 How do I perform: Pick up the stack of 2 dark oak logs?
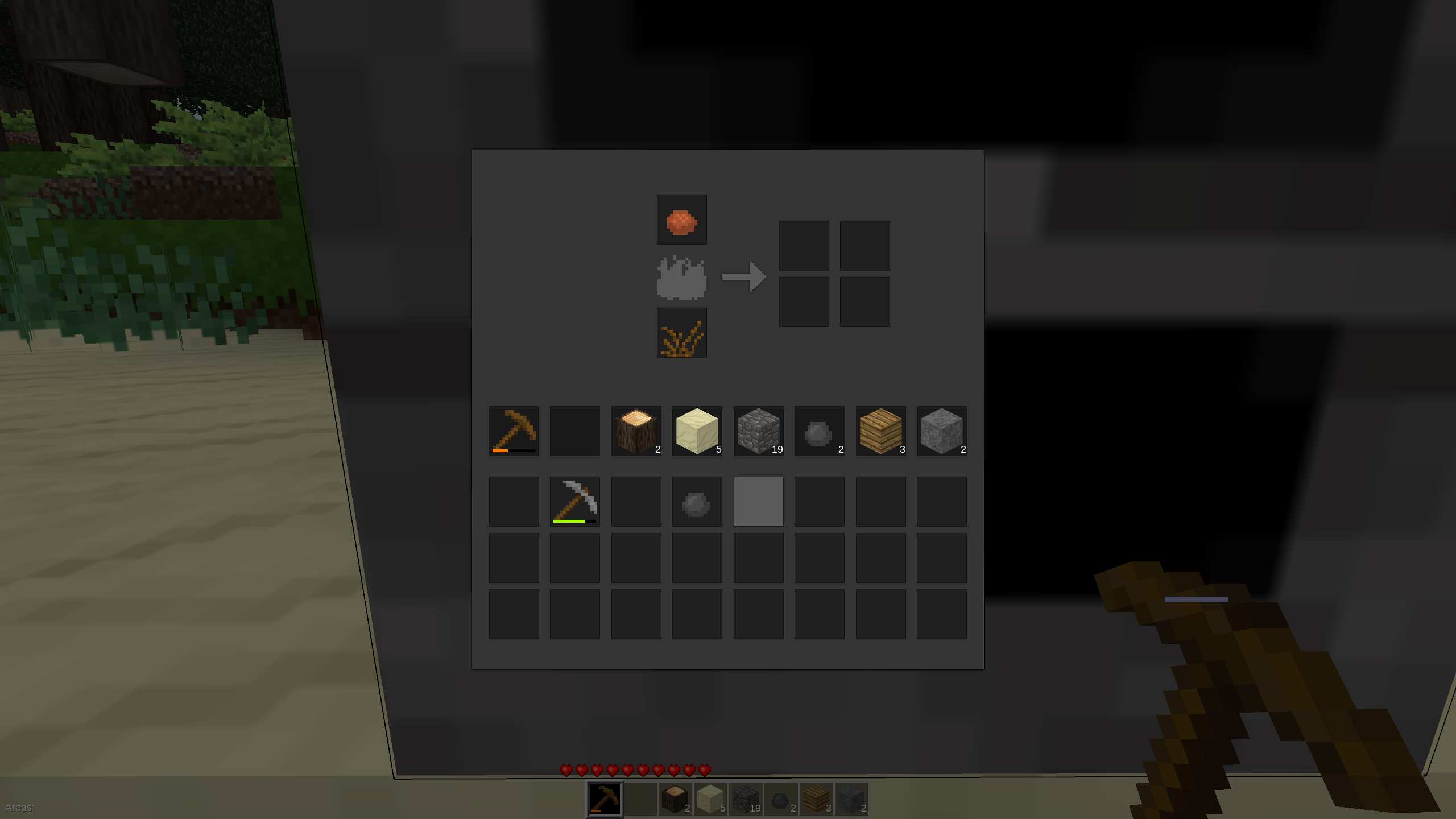(x=636, y=431)
